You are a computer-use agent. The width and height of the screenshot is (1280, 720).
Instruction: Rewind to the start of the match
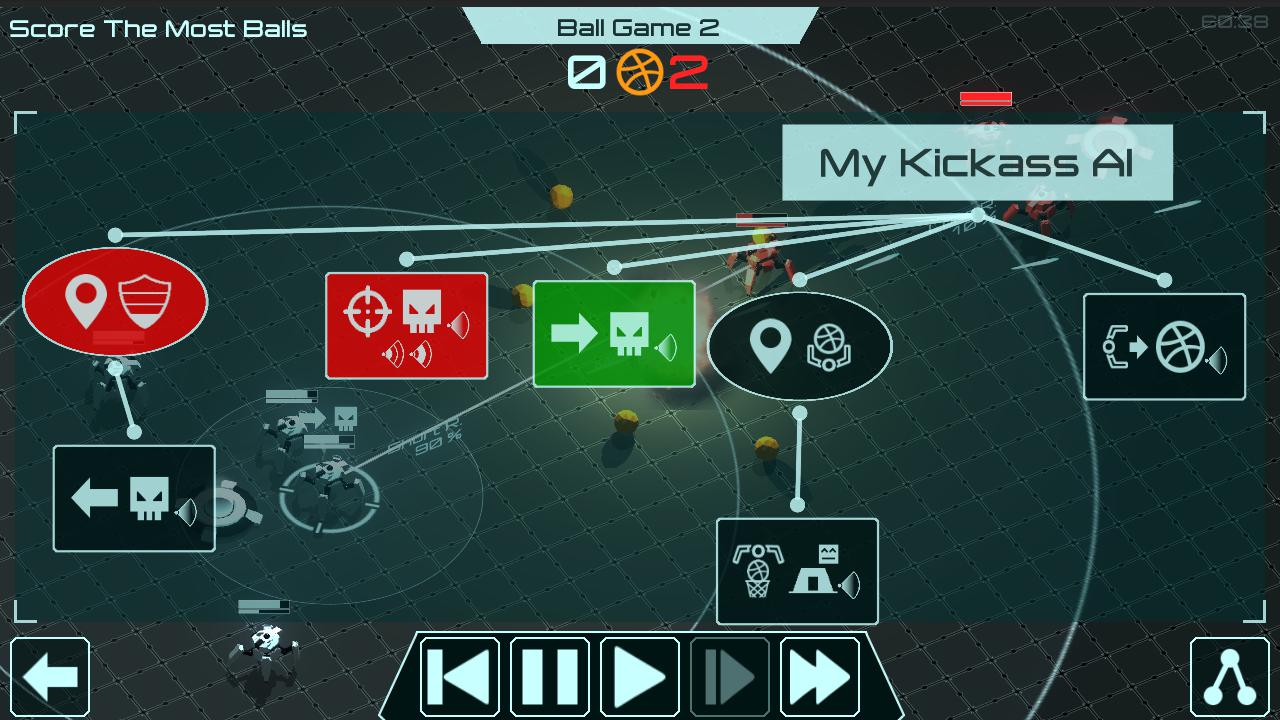tap(459, 677)
